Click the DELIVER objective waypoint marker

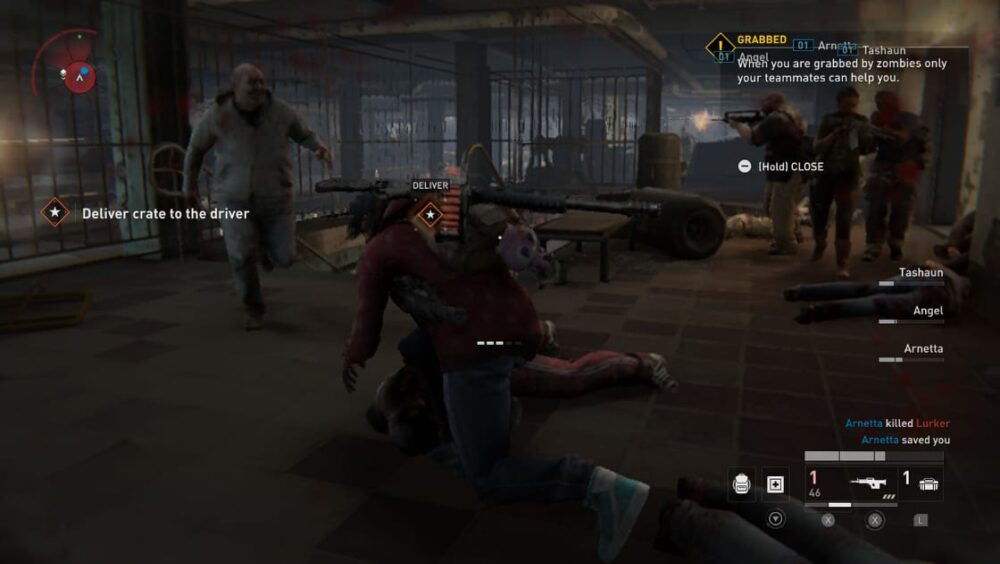click(x=430, y=213)
